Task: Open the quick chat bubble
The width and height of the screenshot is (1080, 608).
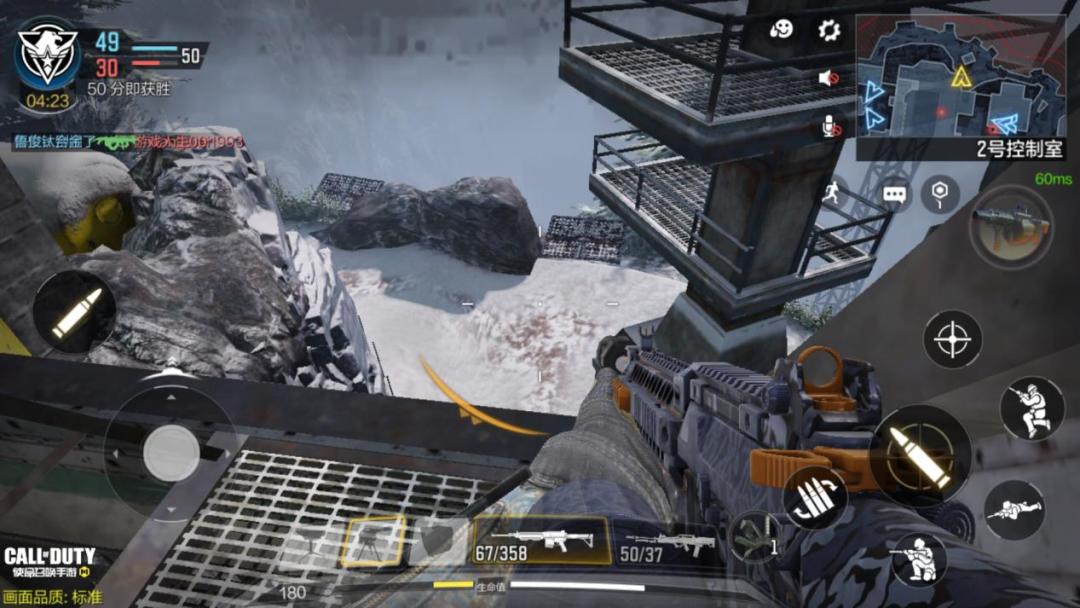Action: [x=893, y=194]
